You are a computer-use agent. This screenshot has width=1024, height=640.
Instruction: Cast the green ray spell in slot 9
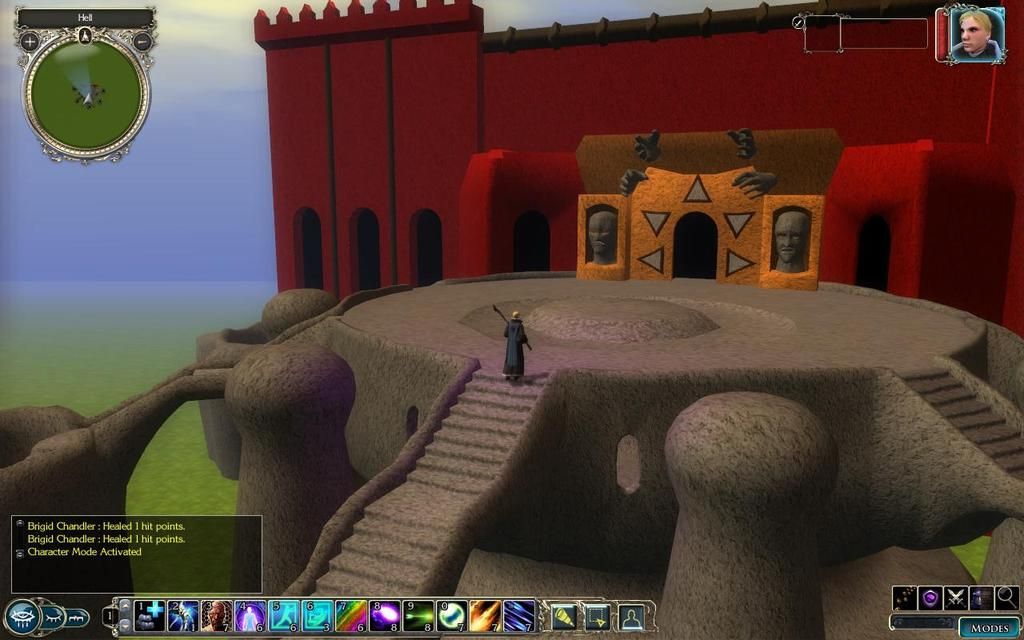pos(419,615)
